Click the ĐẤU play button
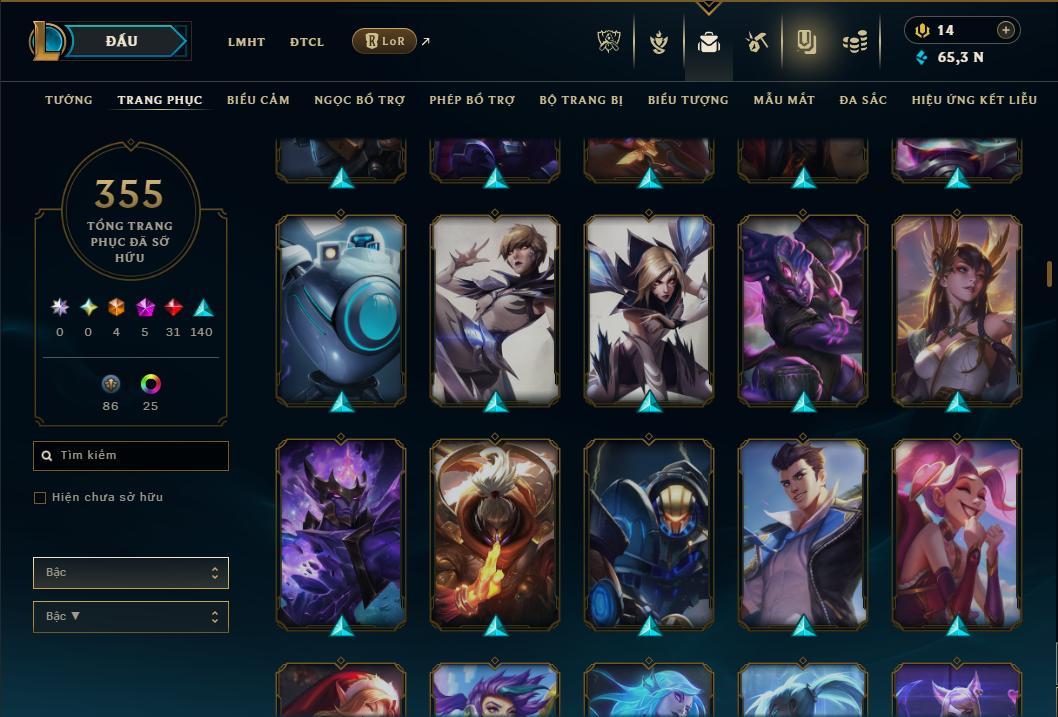This screenshot has width=1058, height=717. 122,41
